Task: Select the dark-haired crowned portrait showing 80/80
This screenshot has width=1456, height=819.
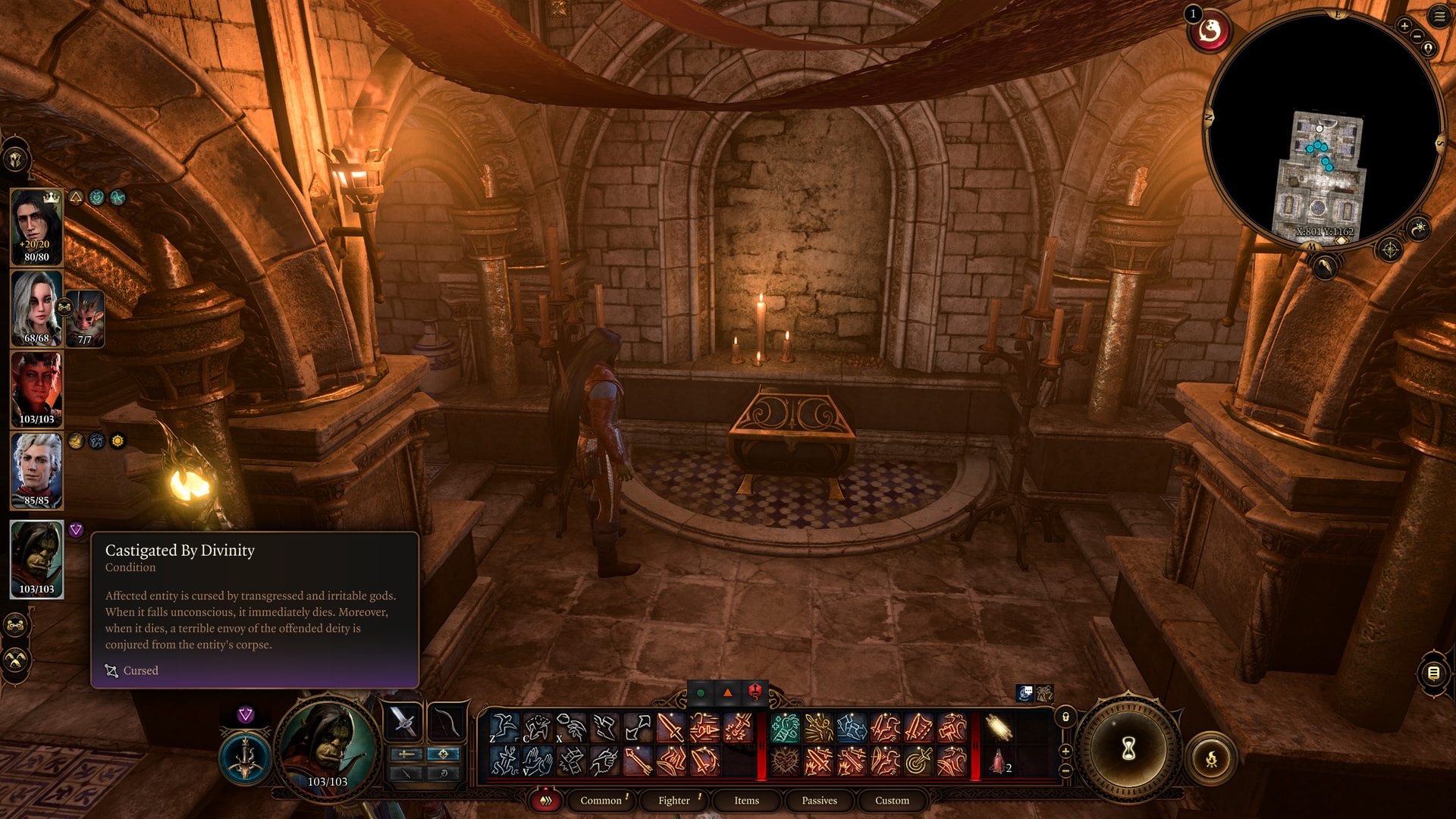Action: 36,227
